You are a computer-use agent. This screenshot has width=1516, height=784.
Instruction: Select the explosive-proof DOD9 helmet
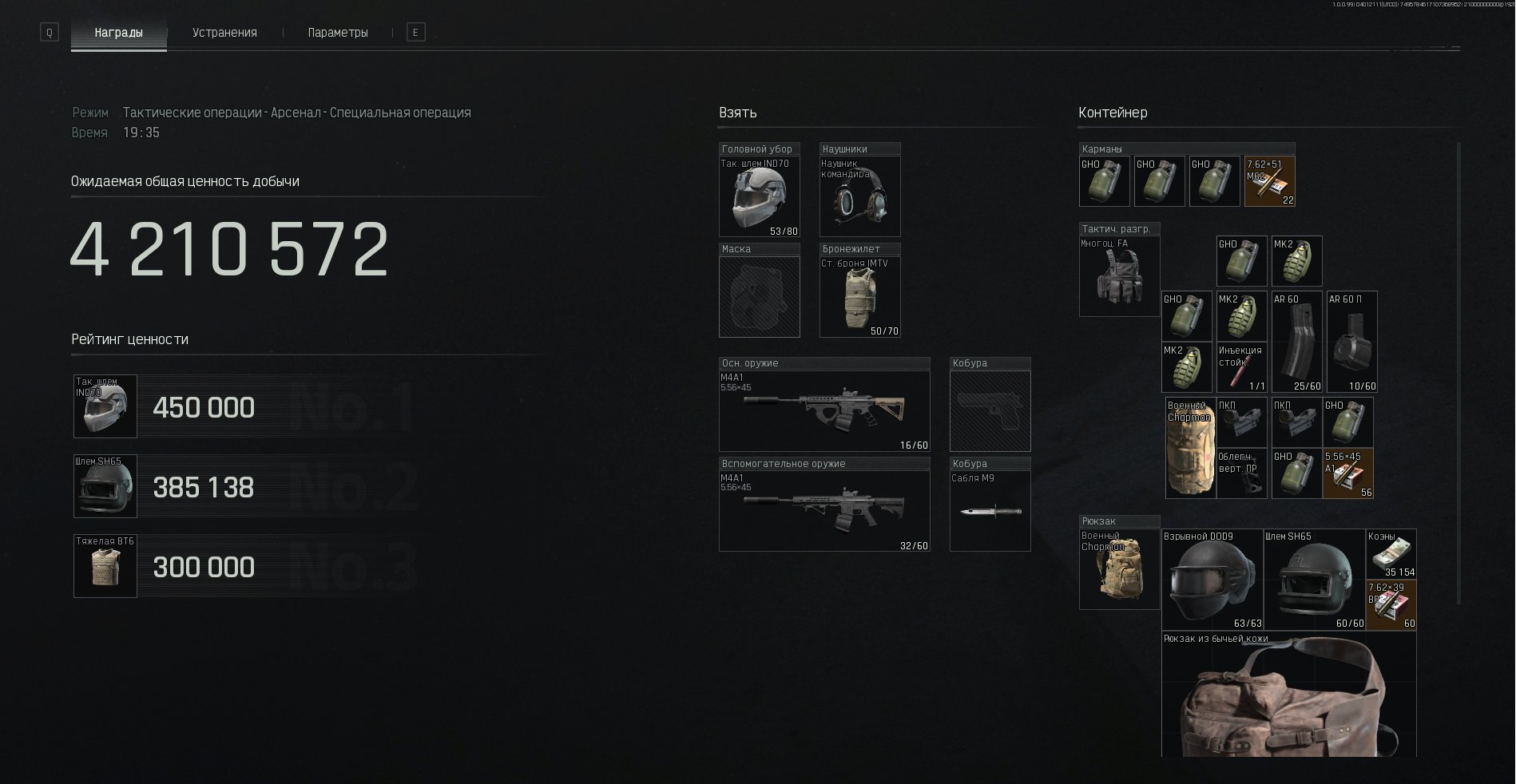point(1212,579)
